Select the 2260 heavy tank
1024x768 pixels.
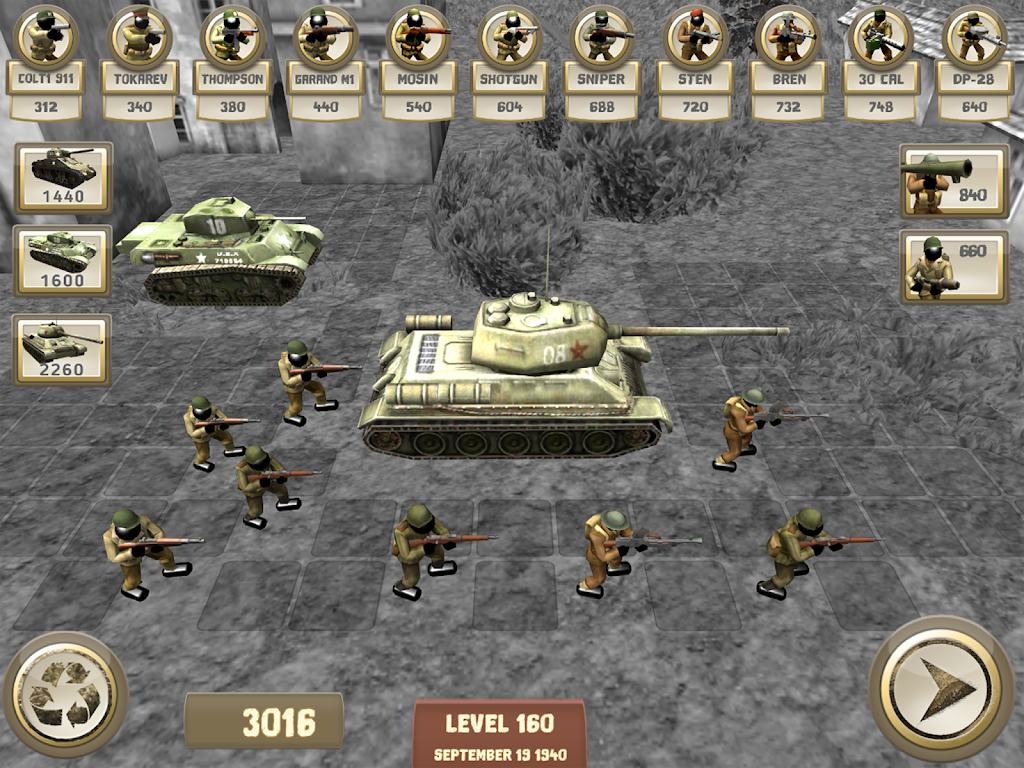coord(62,349)
